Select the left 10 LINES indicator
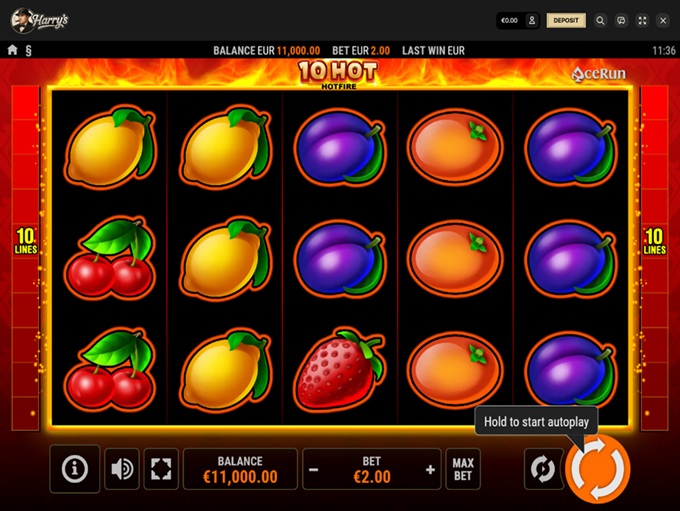 (x=25, y=241)
